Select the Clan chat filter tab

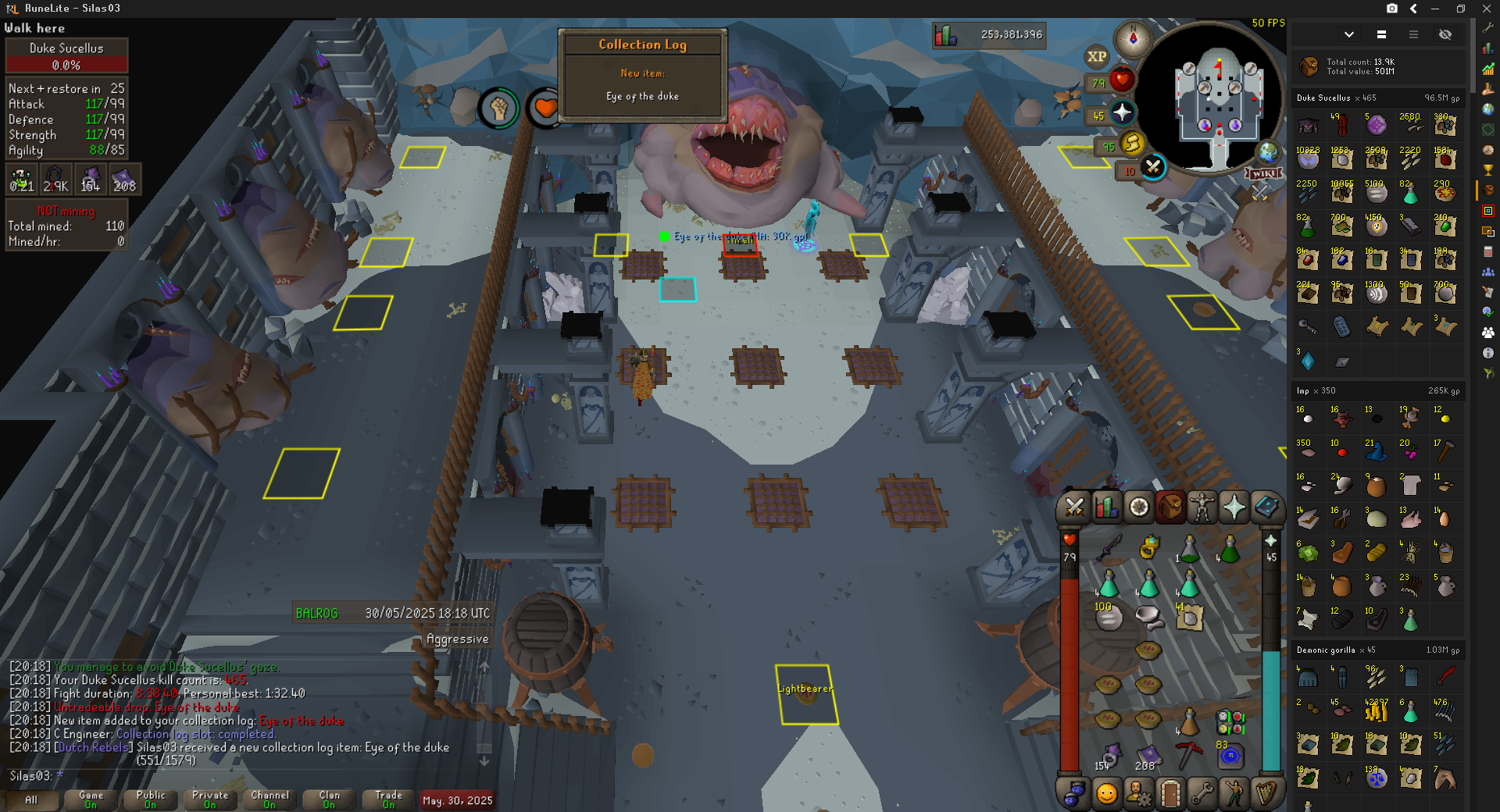click(329, 800)
